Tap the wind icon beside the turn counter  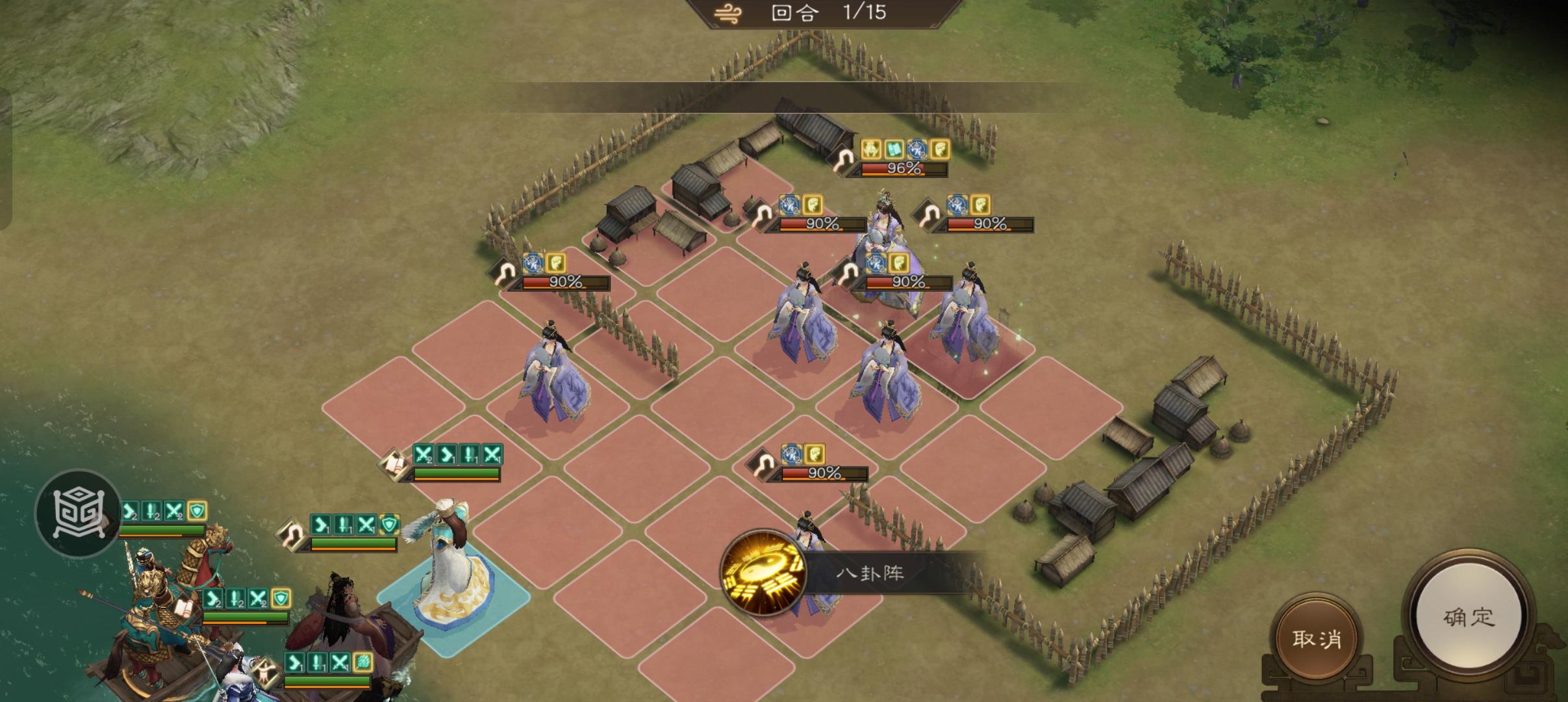pos(729,13)
